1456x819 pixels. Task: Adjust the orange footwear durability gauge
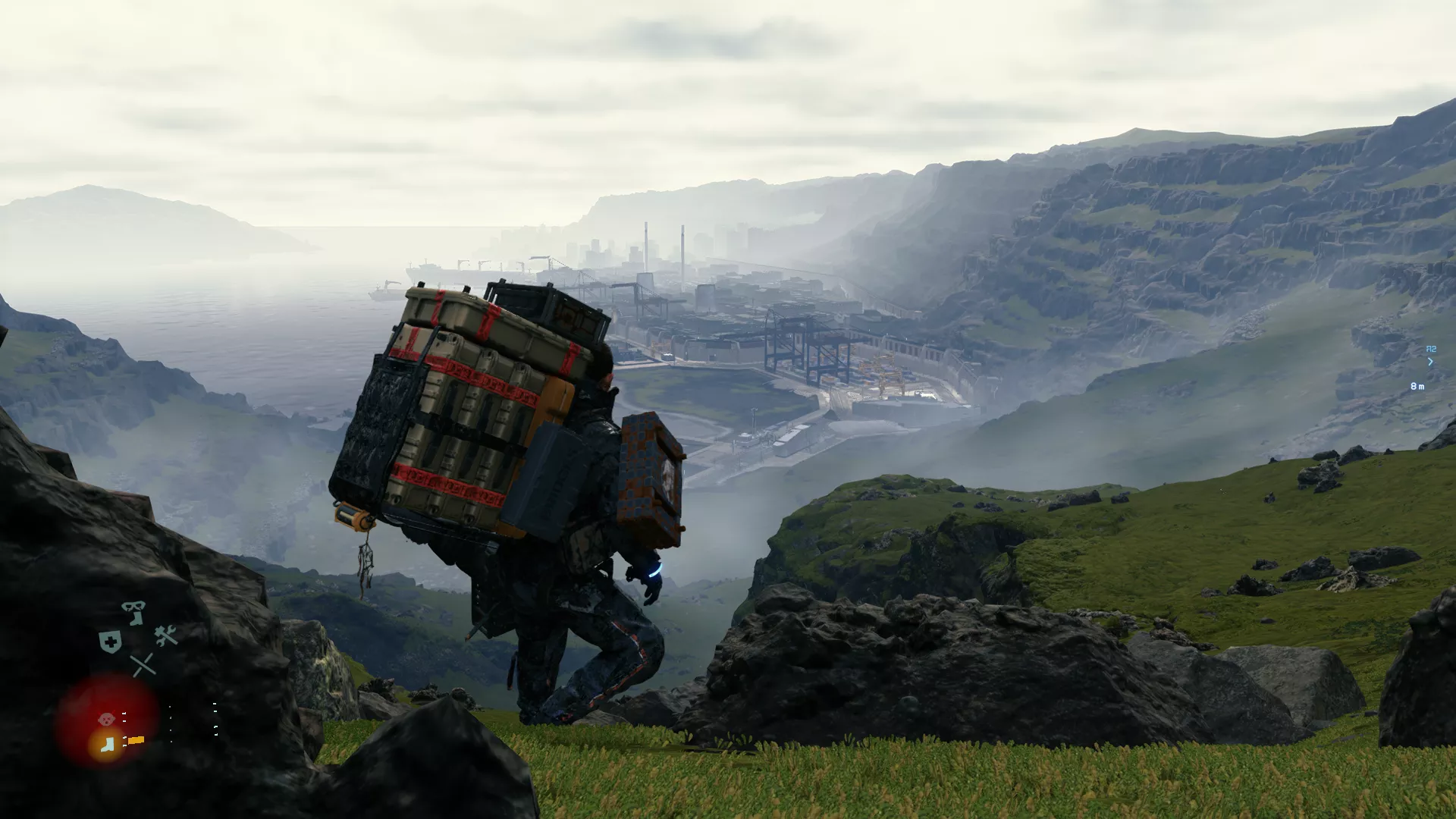136,740
